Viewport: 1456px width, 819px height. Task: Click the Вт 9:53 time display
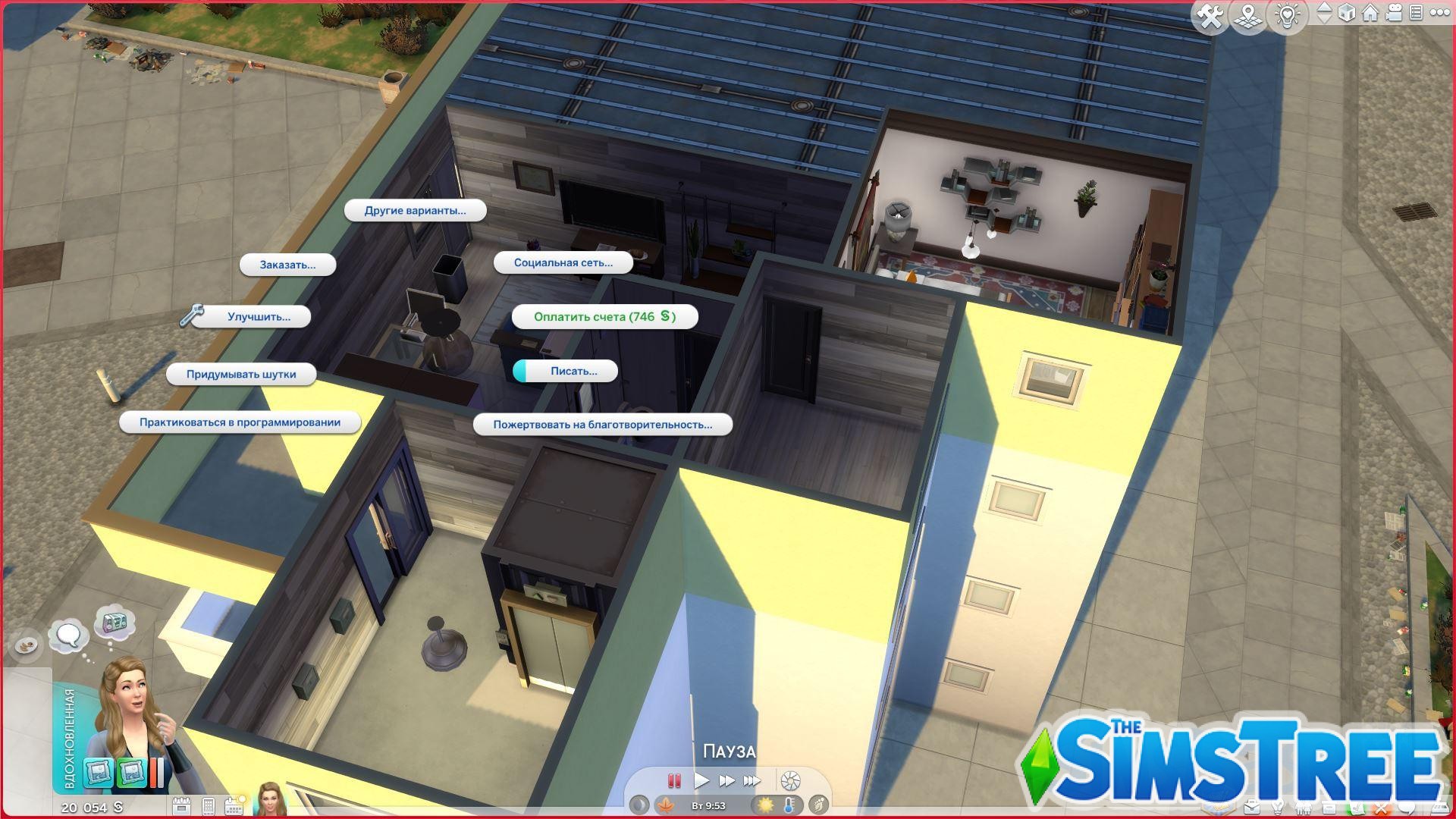point(708,805)
